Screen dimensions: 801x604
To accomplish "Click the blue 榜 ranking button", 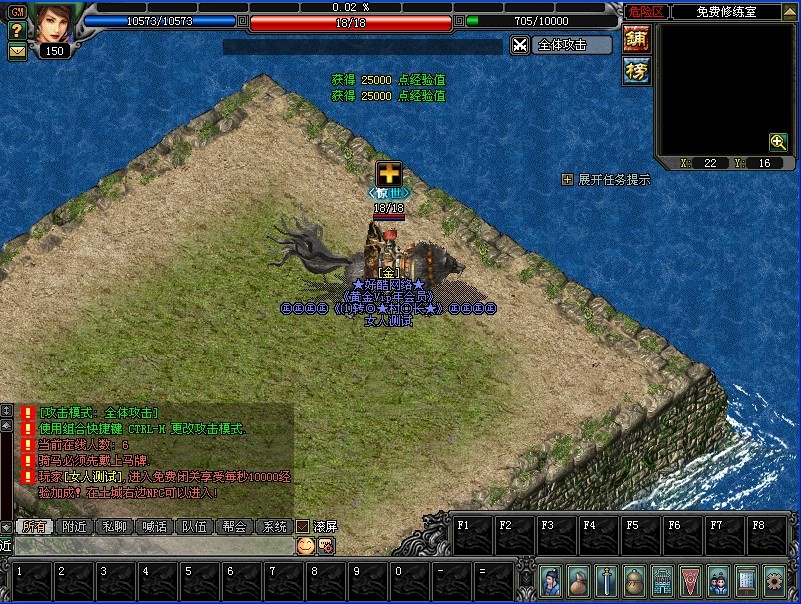I will (x=636, y=70).
